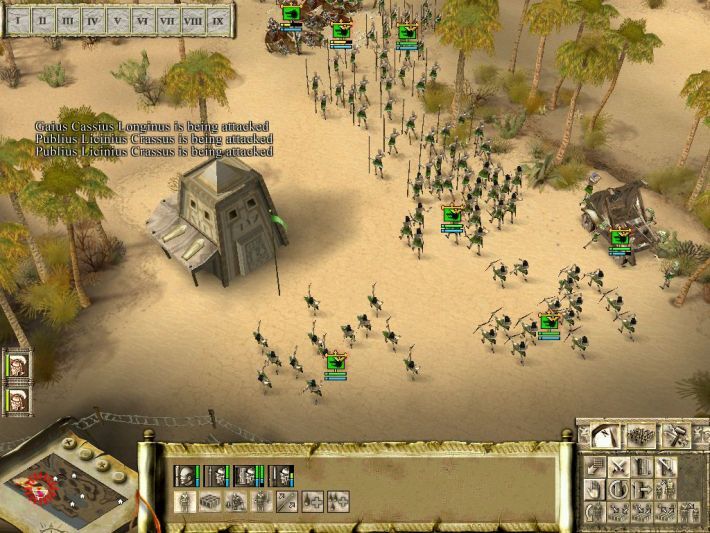Screen dimensions: 710x533
Task: Open the formation tab with soldiers crowd
Action: [x=640, y=435]
